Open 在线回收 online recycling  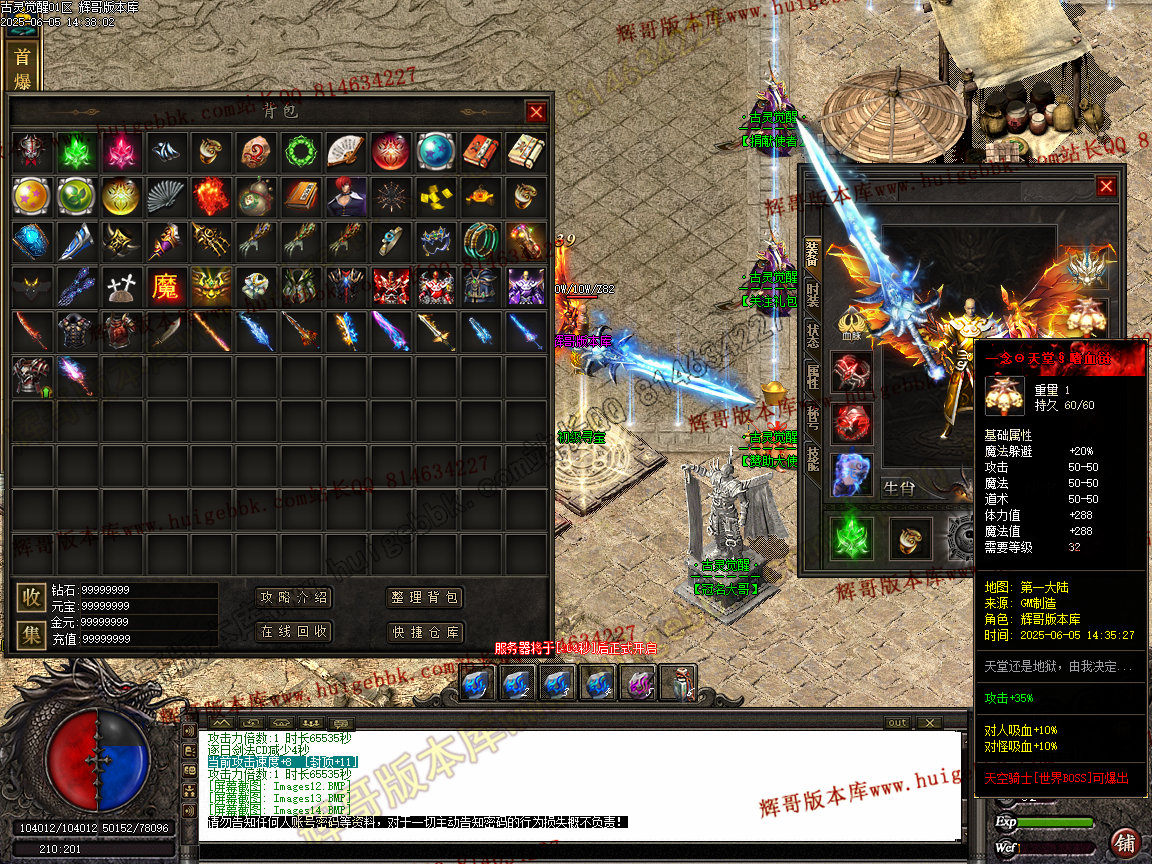point(294,632)
